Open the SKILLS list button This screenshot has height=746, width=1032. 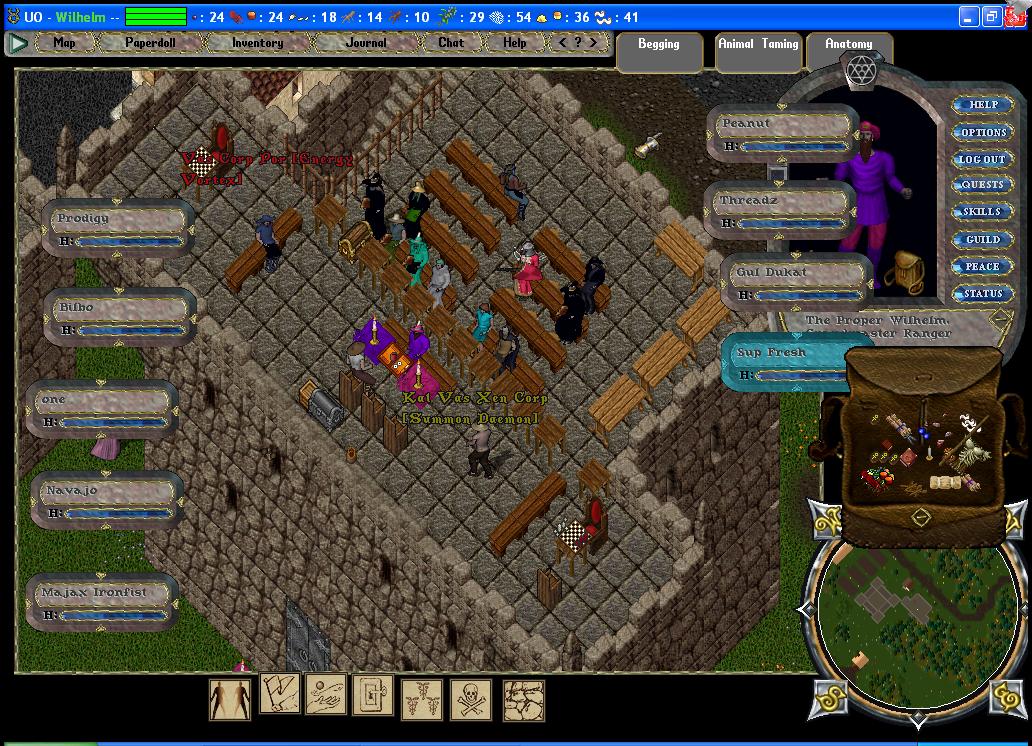(982, 212)
